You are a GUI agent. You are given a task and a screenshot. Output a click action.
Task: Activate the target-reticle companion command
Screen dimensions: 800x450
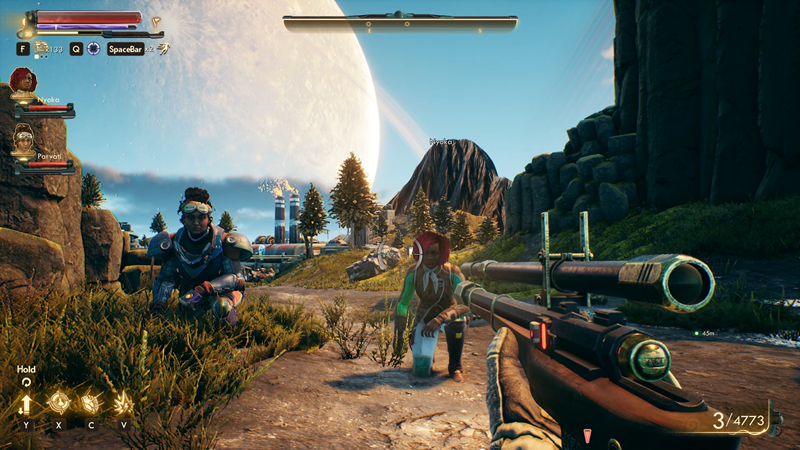tap(58, 403)
